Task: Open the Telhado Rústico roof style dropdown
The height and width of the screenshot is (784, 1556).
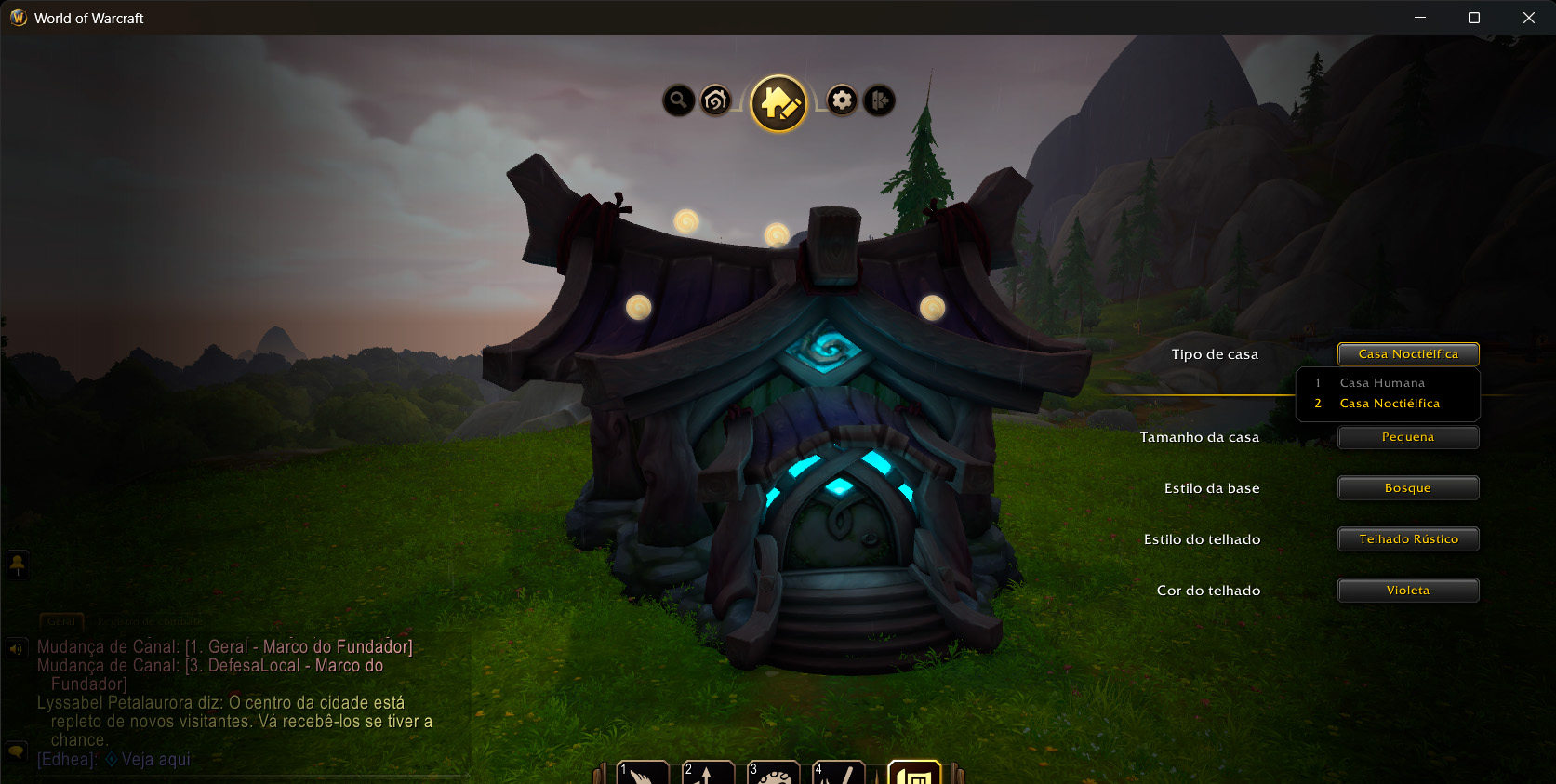Action: pyautogui.click(x=1408, y=539)
